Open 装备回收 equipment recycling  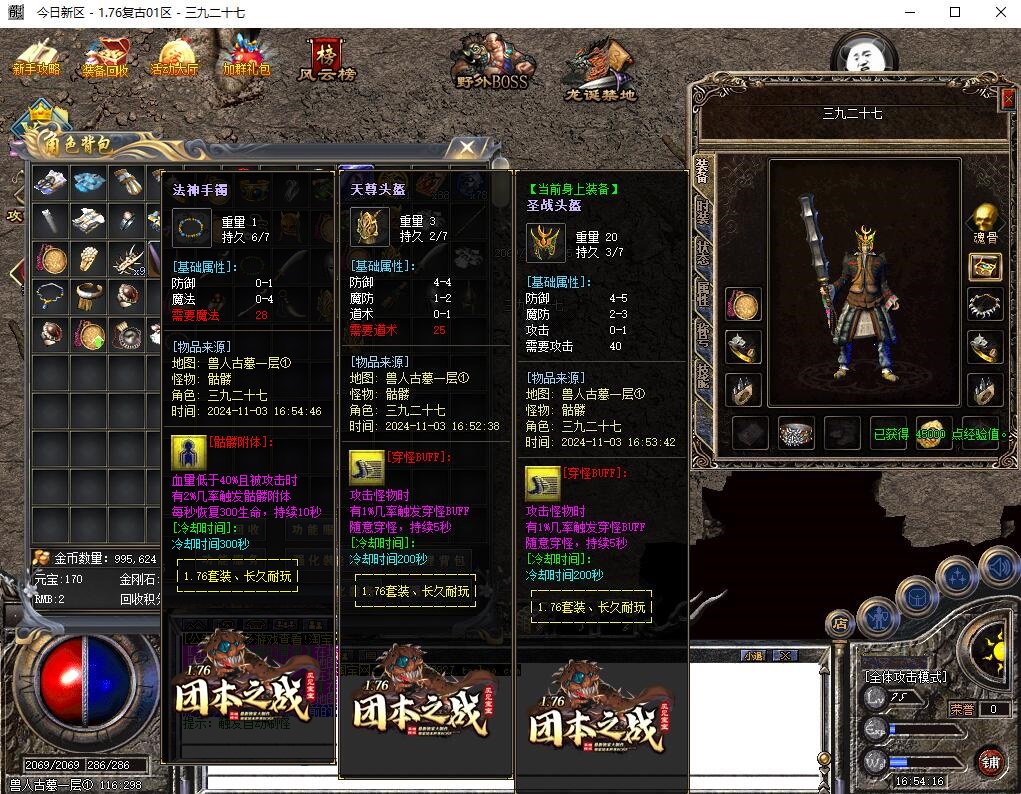coord(104,58)
